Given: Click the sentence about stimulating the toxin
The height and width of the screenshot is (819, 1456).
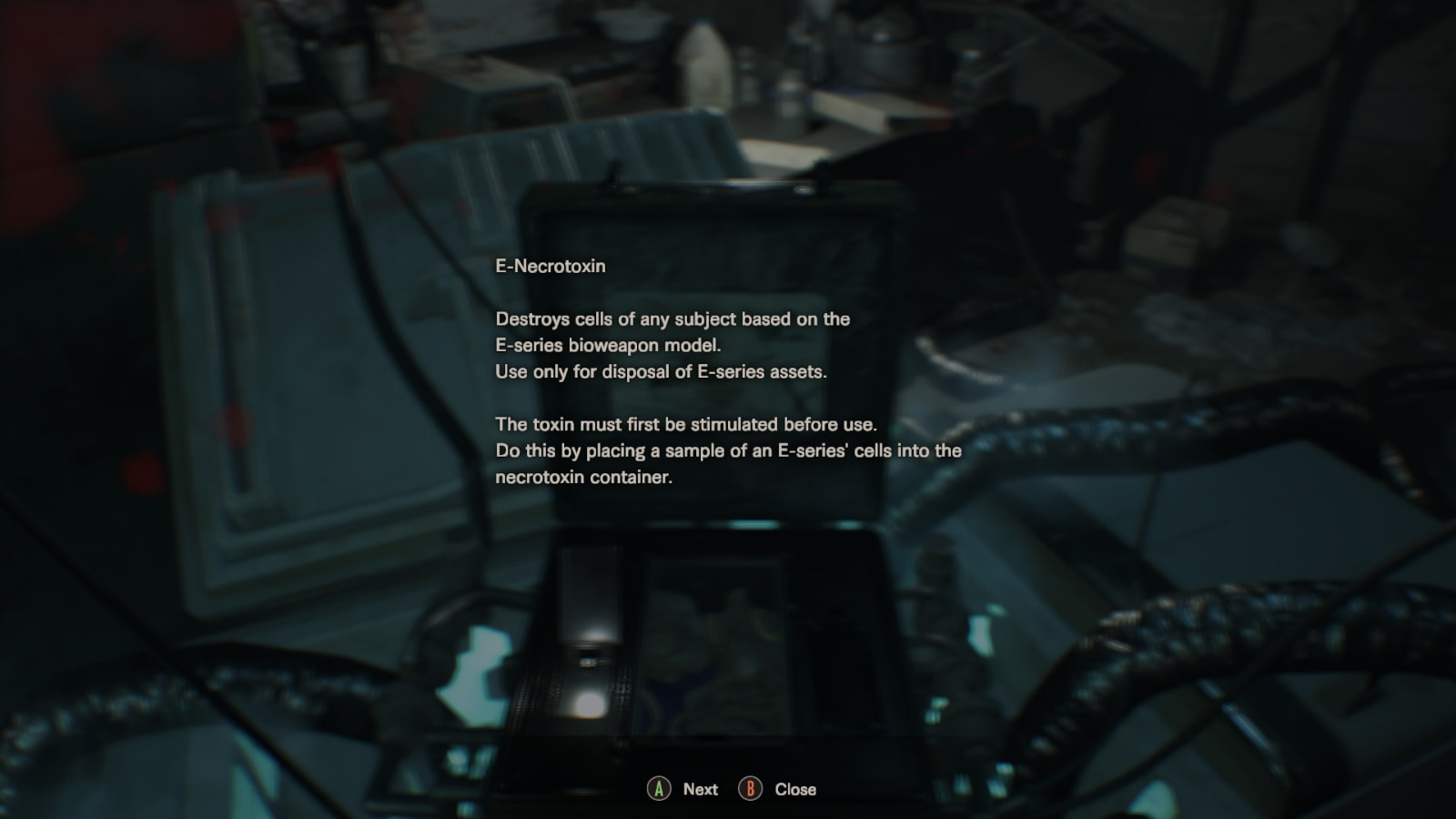Looking at the screenshot, I should click(x=687, y=424).
